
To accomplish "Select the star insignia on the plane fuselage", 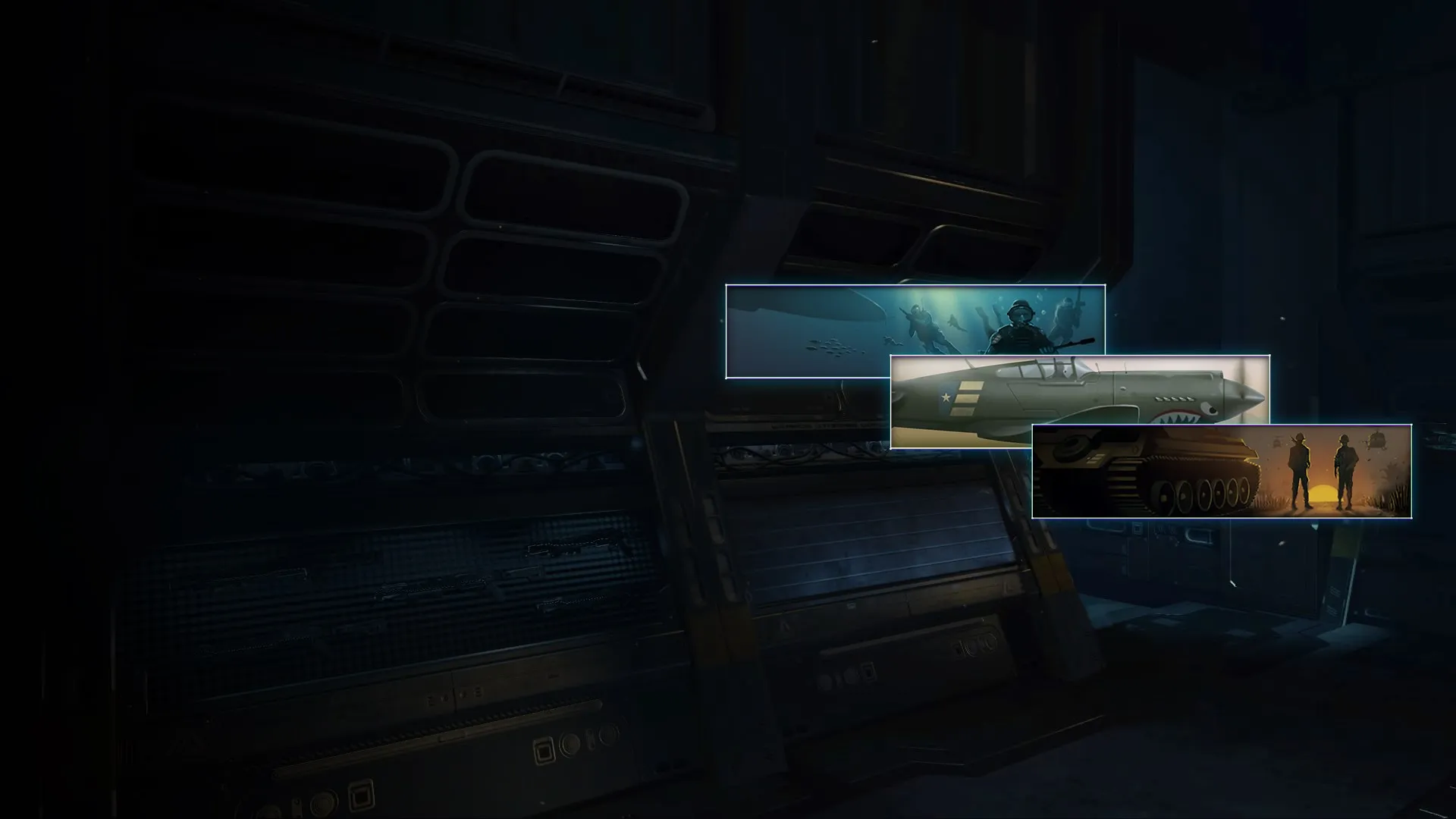I will click(946, 397).
